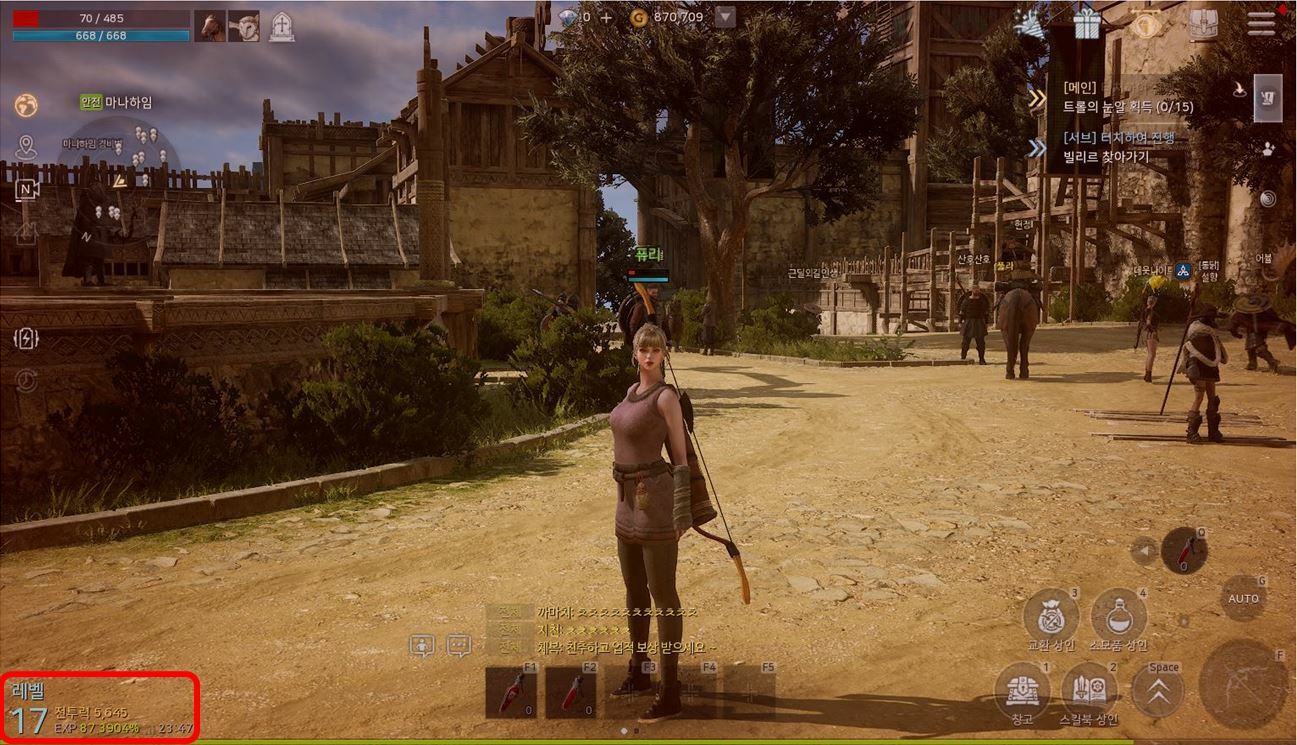Open the 스킬북 상인 skillbook merchant button
This screenshot has width=1297, height=745.
1088,689
